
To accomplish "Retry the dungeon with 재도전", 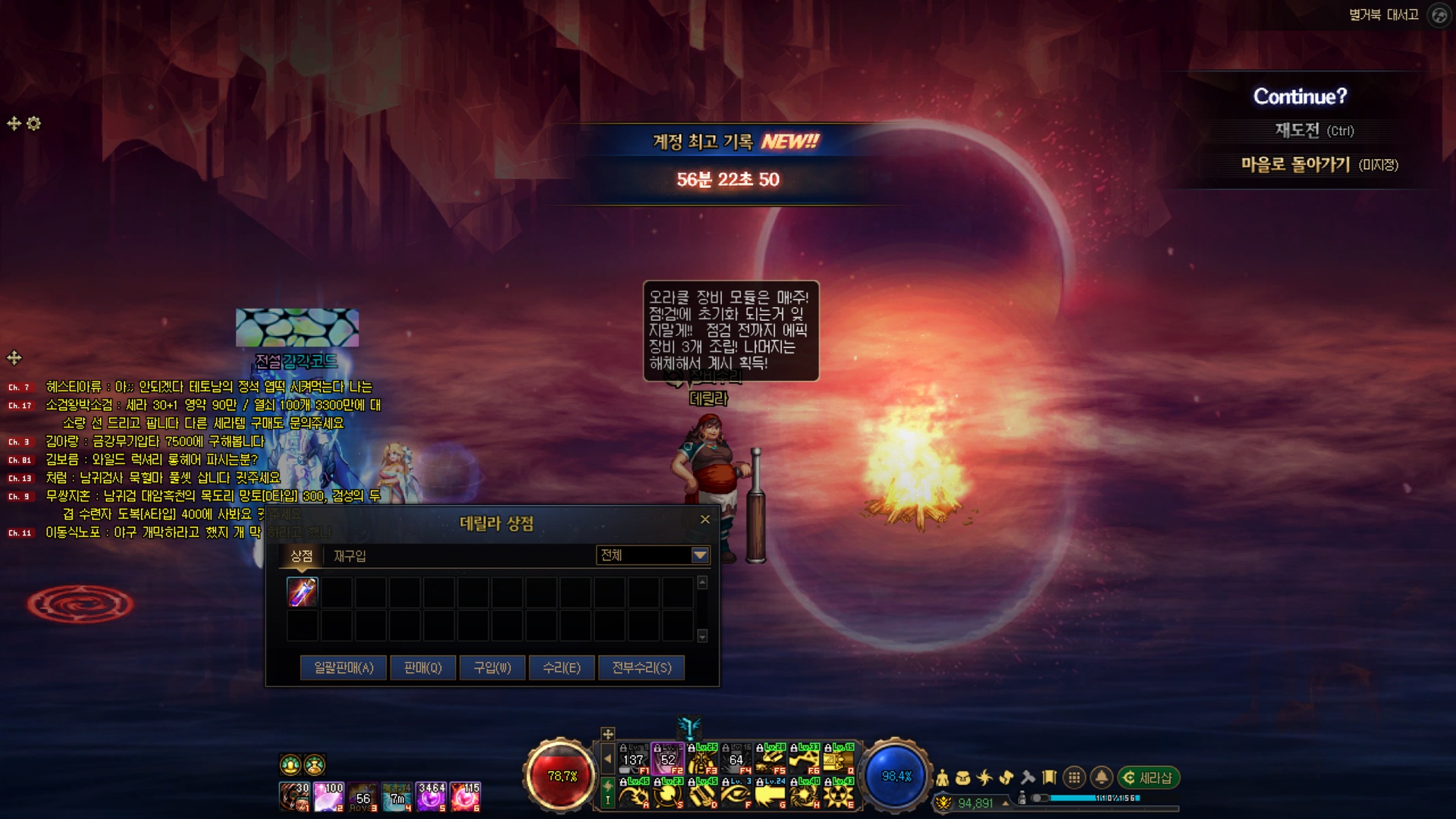I will (1313, 130).
